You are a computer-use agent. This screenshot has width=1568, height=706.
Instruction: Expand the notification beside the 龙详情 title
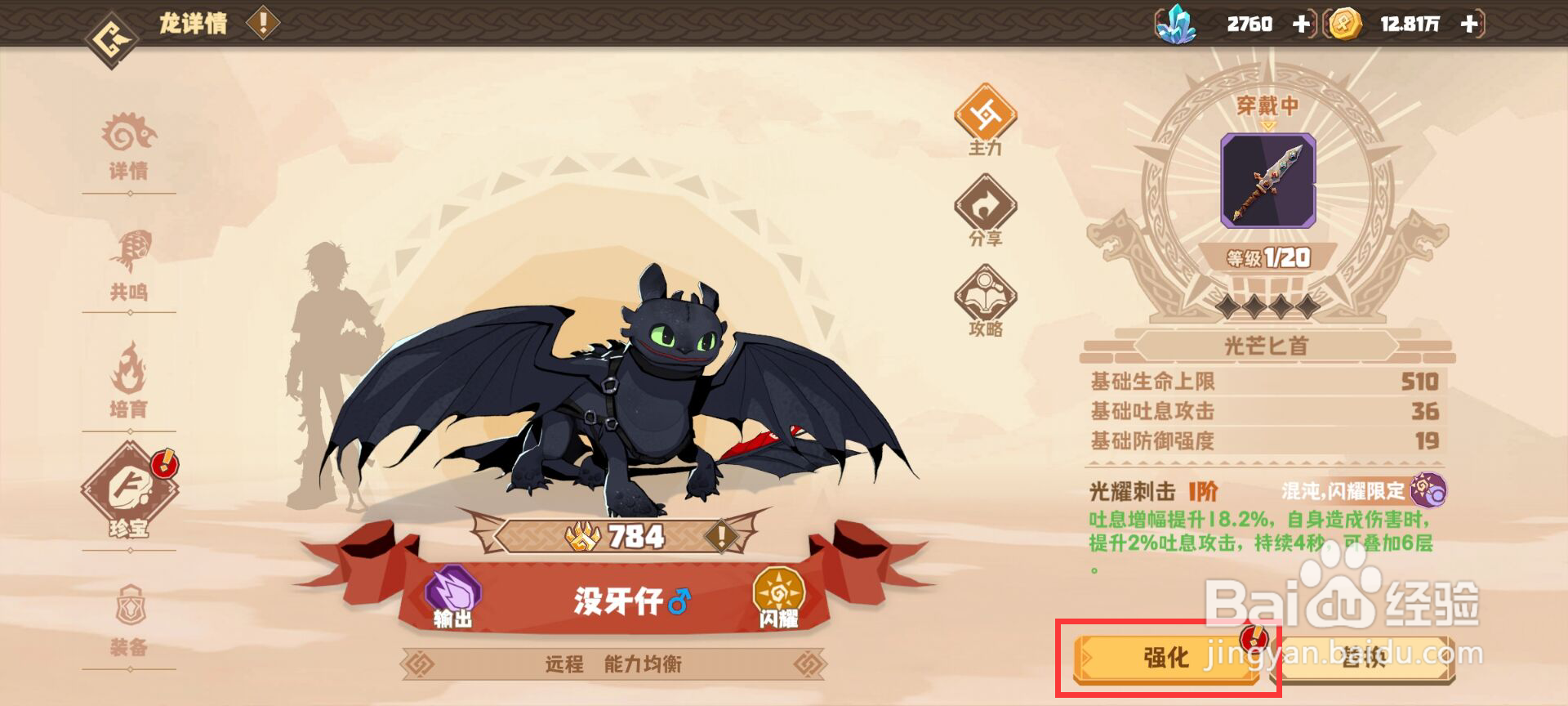point(262,22)
